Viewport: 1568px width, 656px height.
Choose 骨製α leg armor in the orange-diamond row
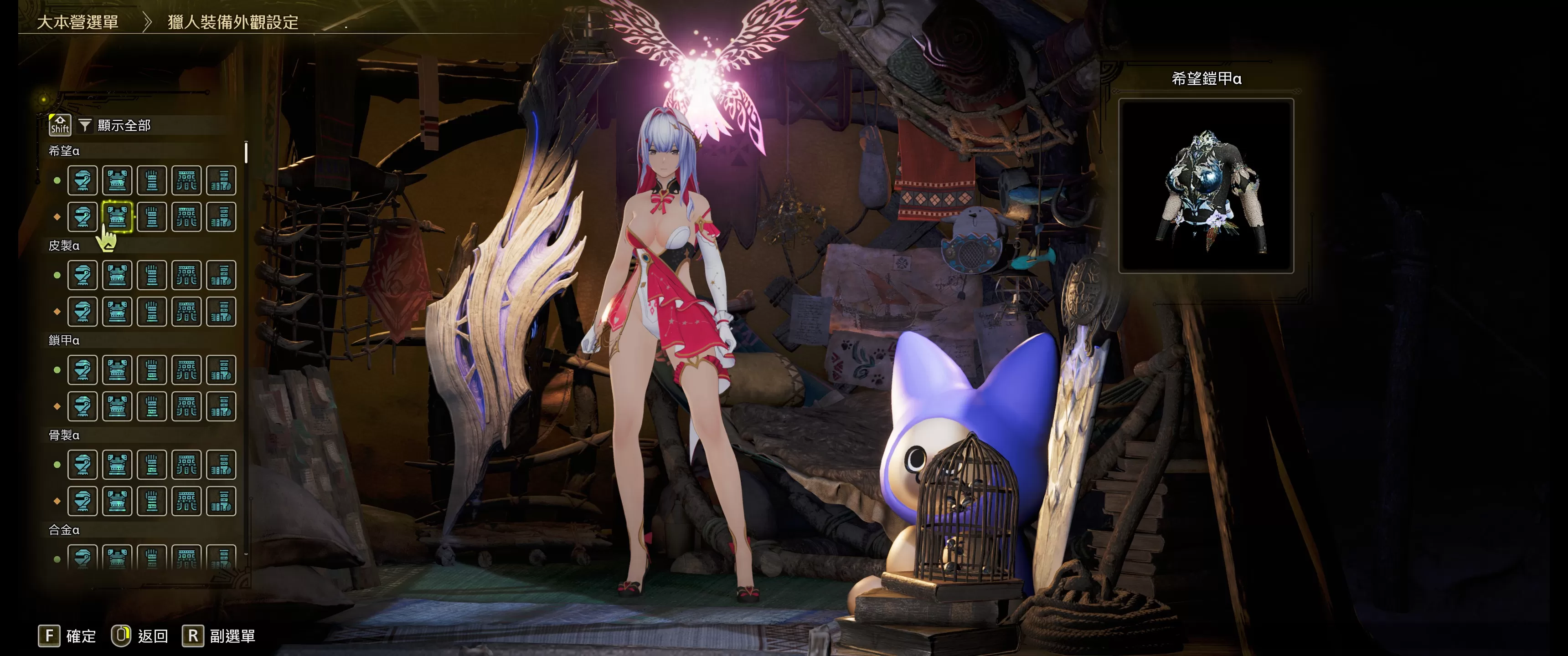tap(221, 502)
